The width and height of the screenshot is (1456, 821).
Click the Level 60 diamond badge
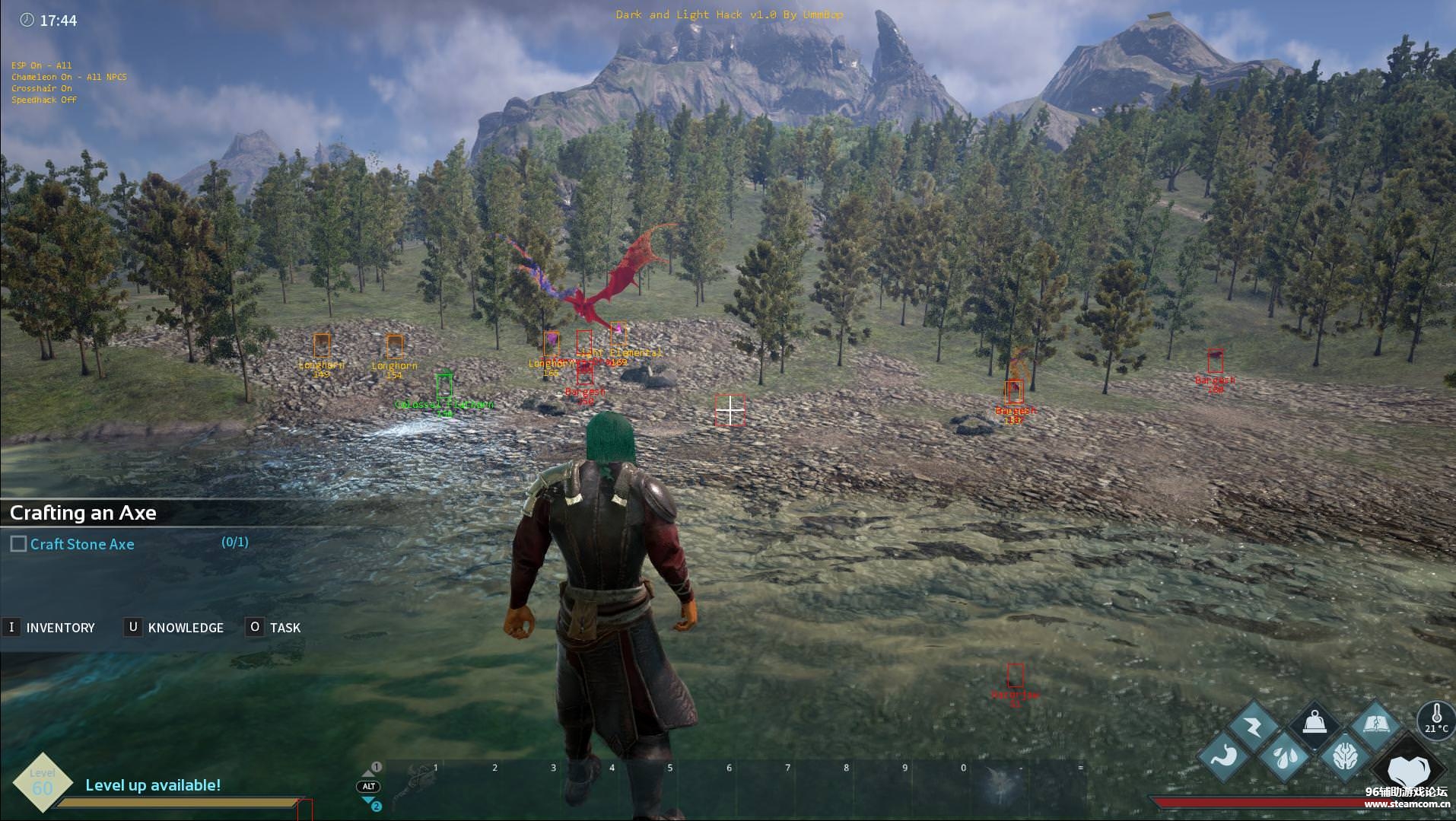click(43, 783)
